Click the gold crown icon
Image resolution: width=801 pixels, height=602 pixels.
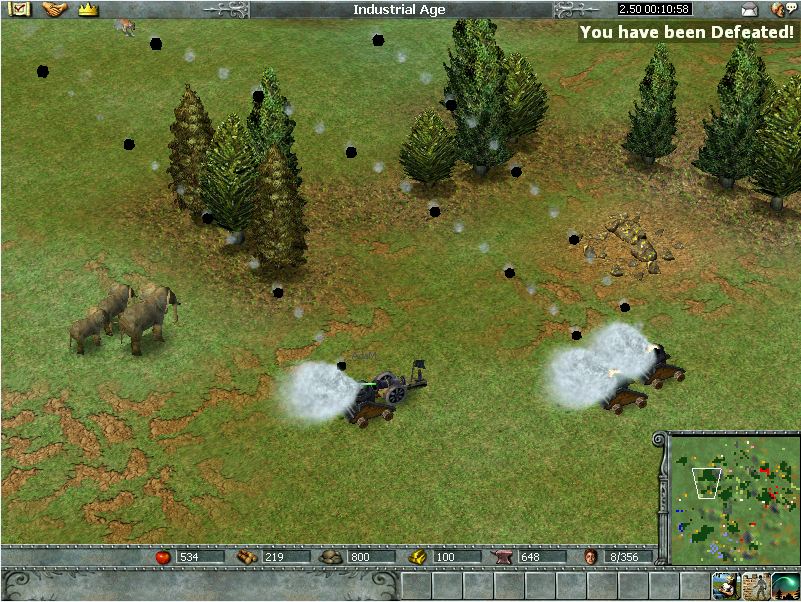click(88, 9)
